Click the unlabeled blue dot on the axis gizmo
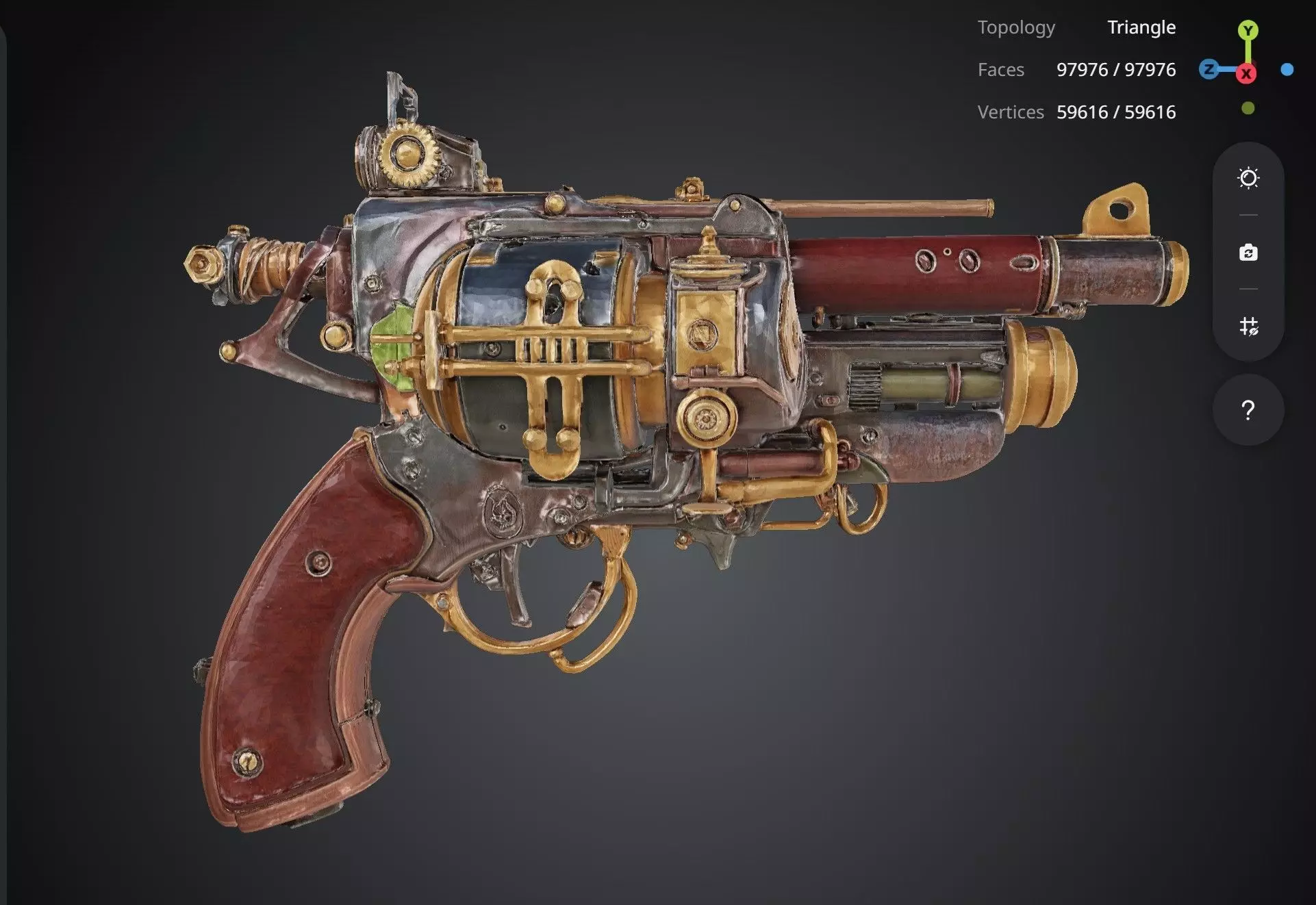 click(1287, 69)
